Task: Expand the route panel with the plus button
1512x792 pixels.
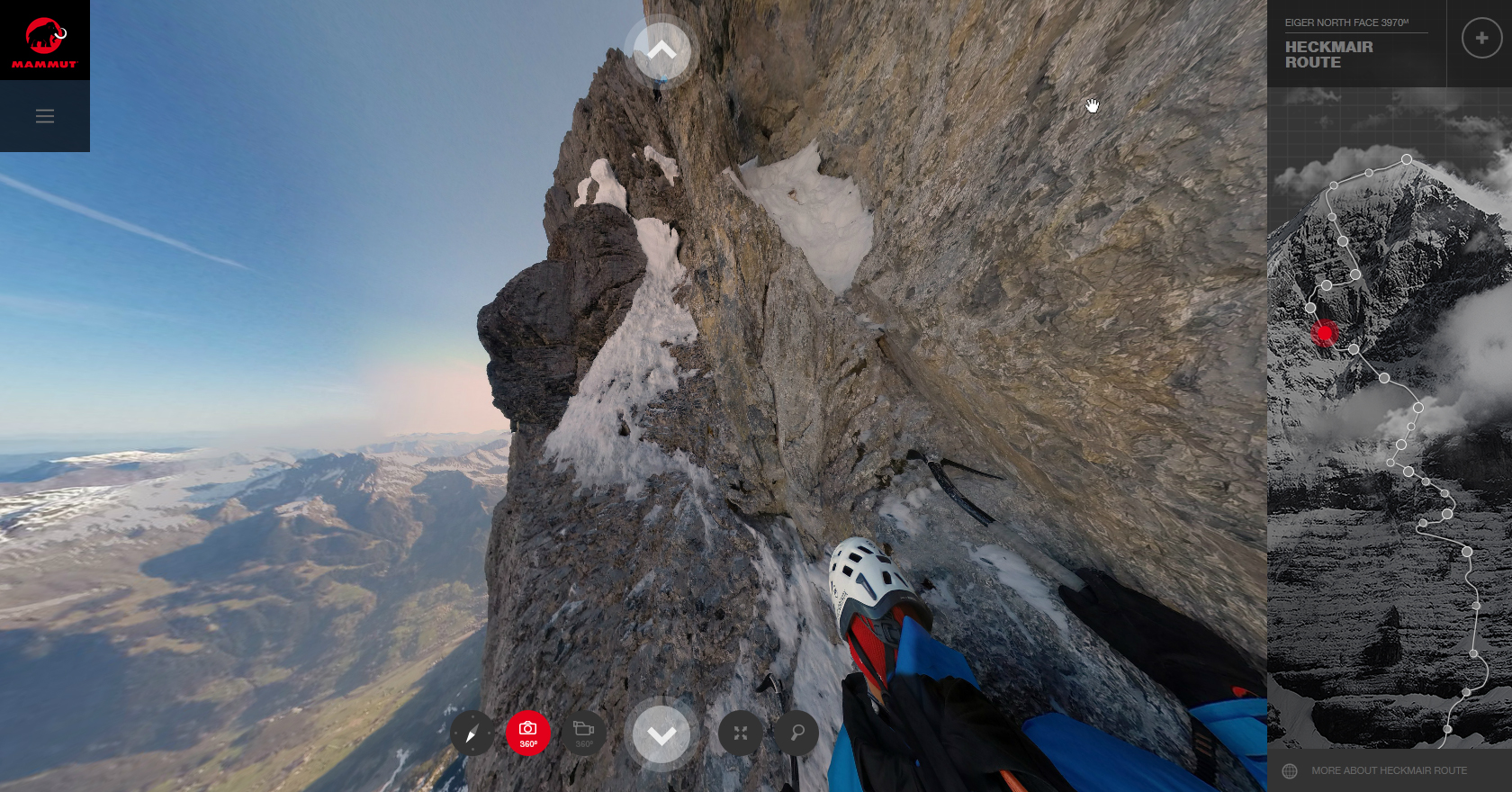Action: click(x=1481, y=39)
